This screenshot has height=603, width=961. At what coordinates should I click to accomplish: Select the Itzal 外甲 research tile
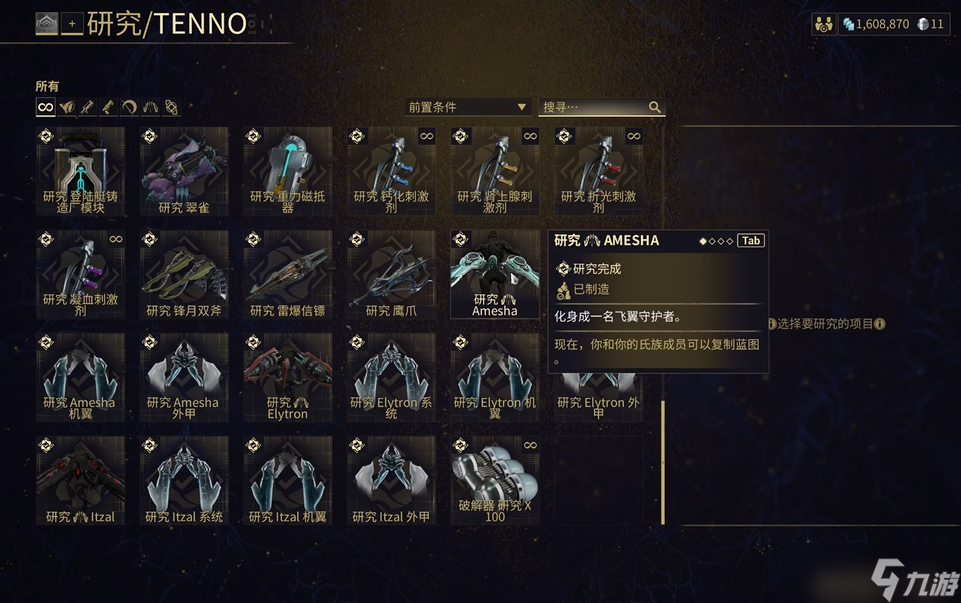[391, 480]
